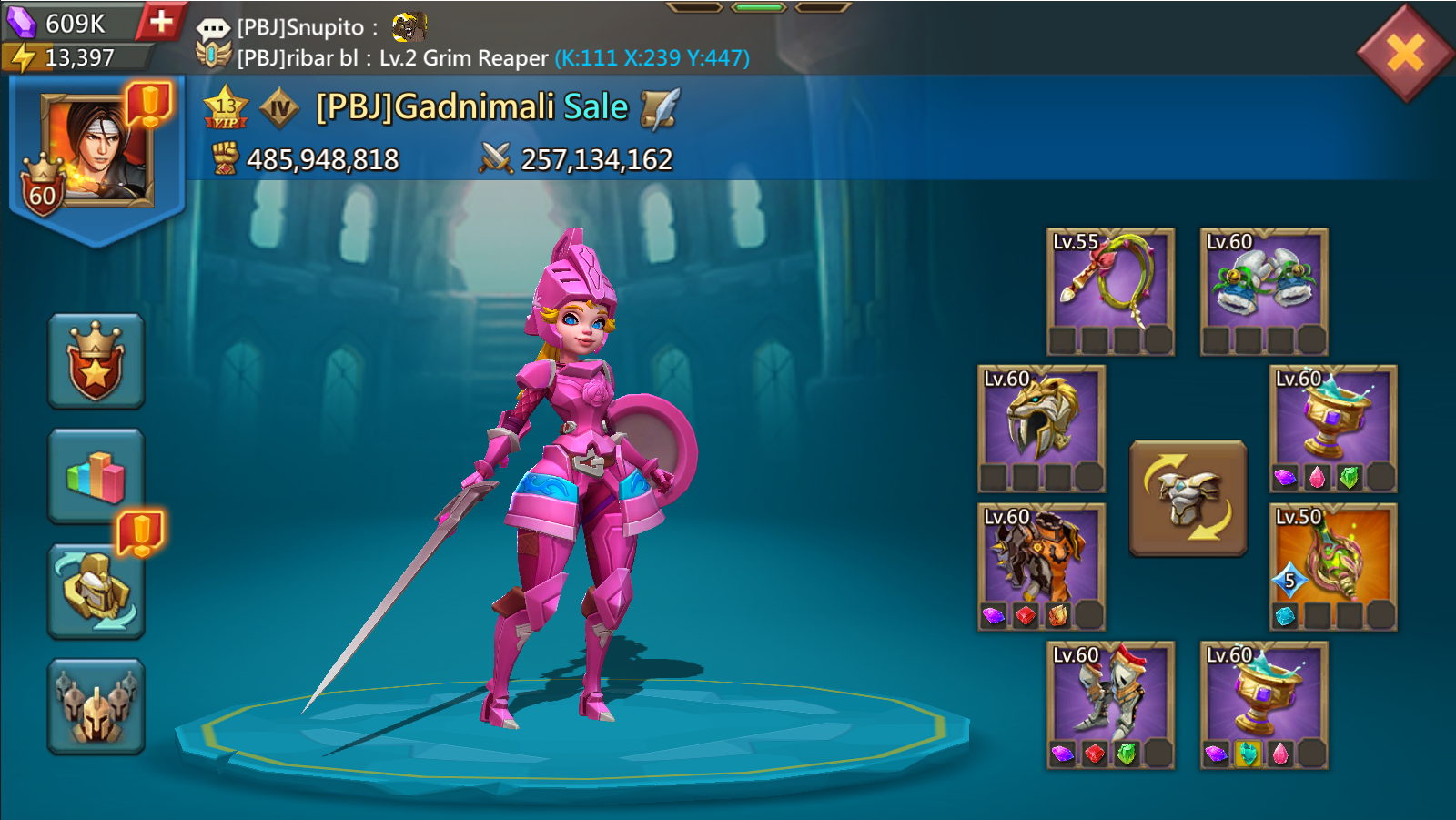The height and width of the screenshot is (820, 1456).
Task: Close the hero profile screen
Action: point(1404,53)
